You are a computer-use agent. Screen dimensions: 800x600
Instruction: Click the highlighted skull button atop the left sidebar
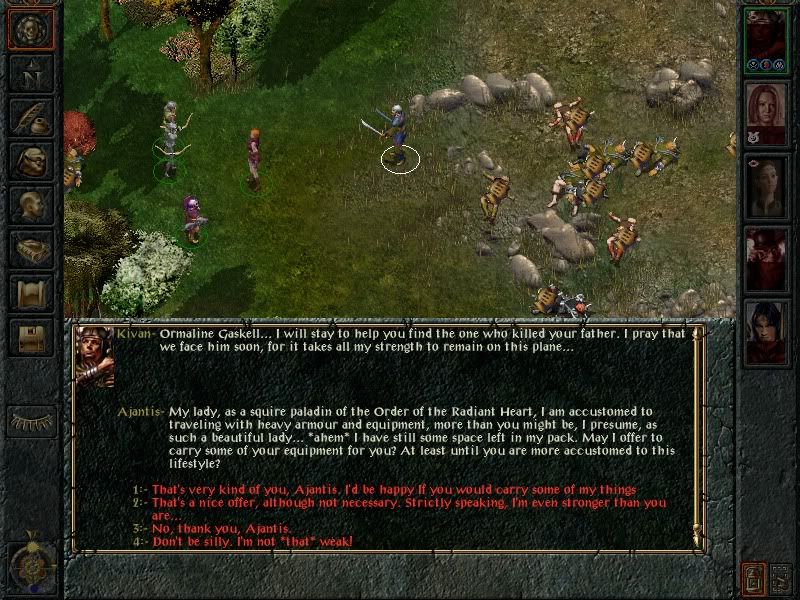coord(31,30)
